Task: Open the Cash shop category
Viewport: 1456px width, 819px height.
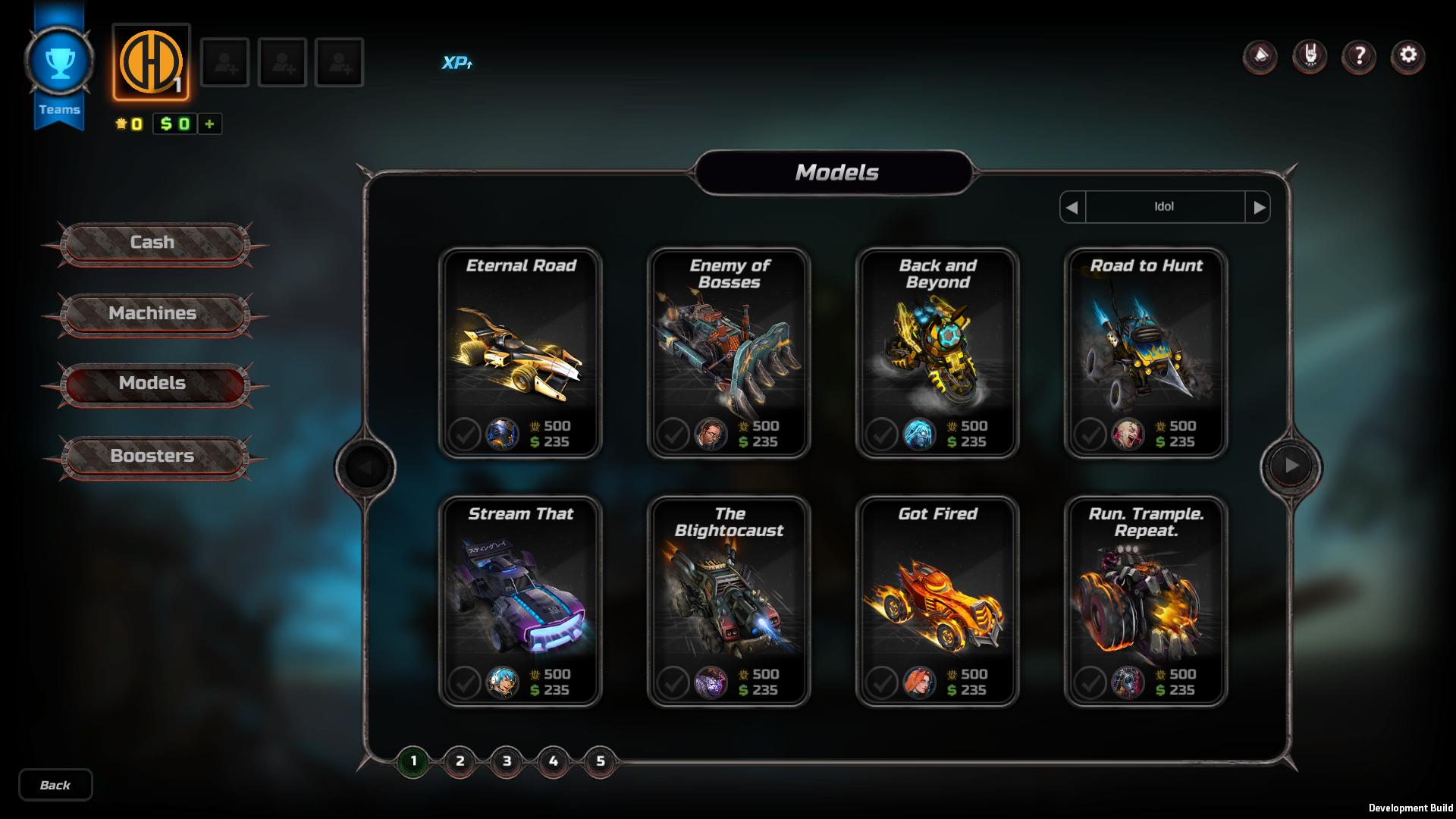Action: click(152, 243)
